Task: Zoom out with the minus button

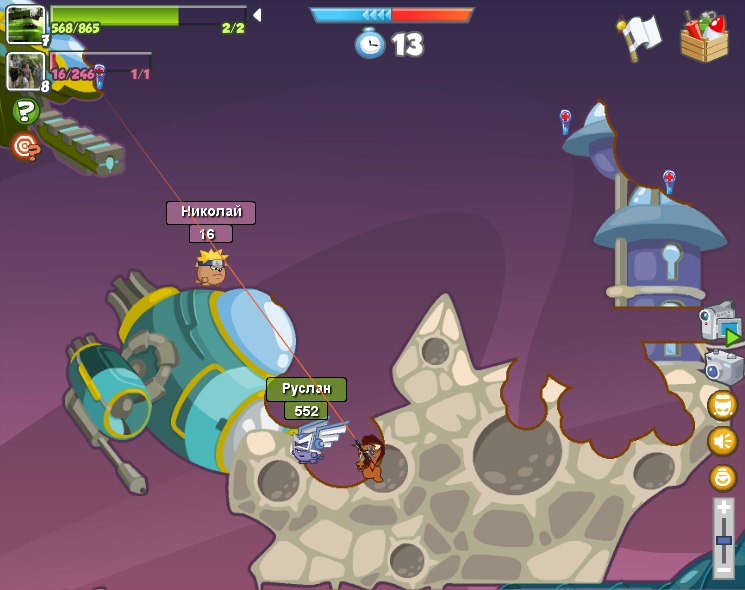Action: coord(723,569)
